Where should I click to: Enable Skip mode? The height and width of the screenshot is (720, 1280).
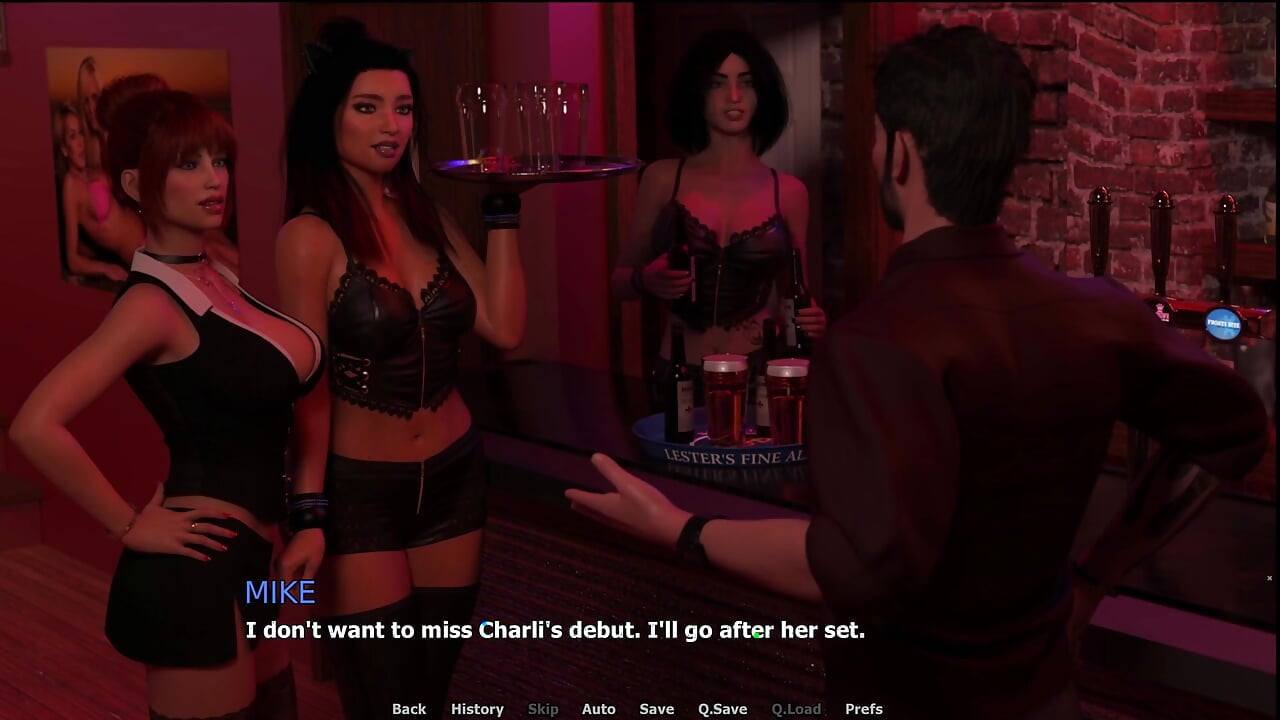[543, 708]
